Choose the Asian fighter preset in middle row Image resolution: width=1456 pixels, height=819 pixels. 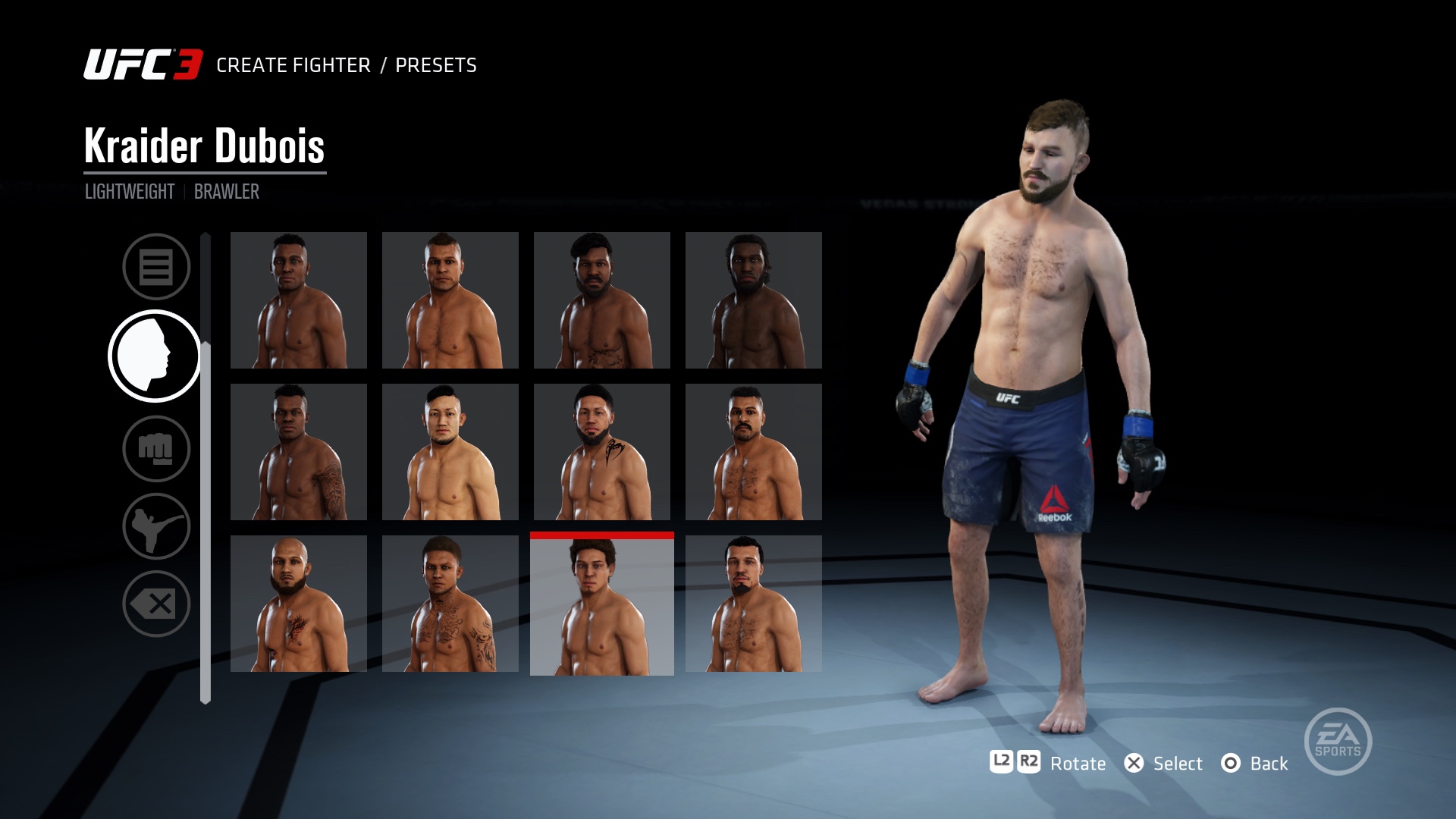(x=450, y=451)
